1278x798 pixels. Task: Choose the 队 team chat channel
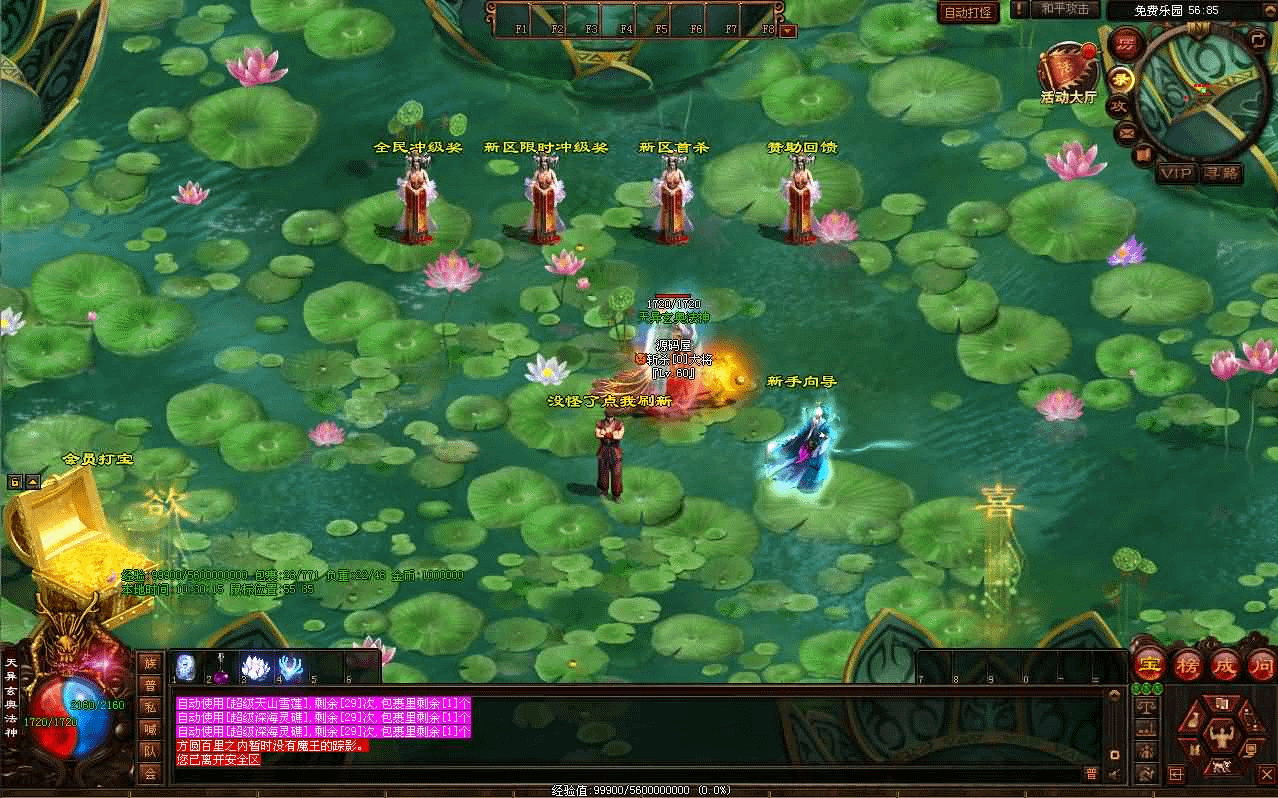coord(150,751)
